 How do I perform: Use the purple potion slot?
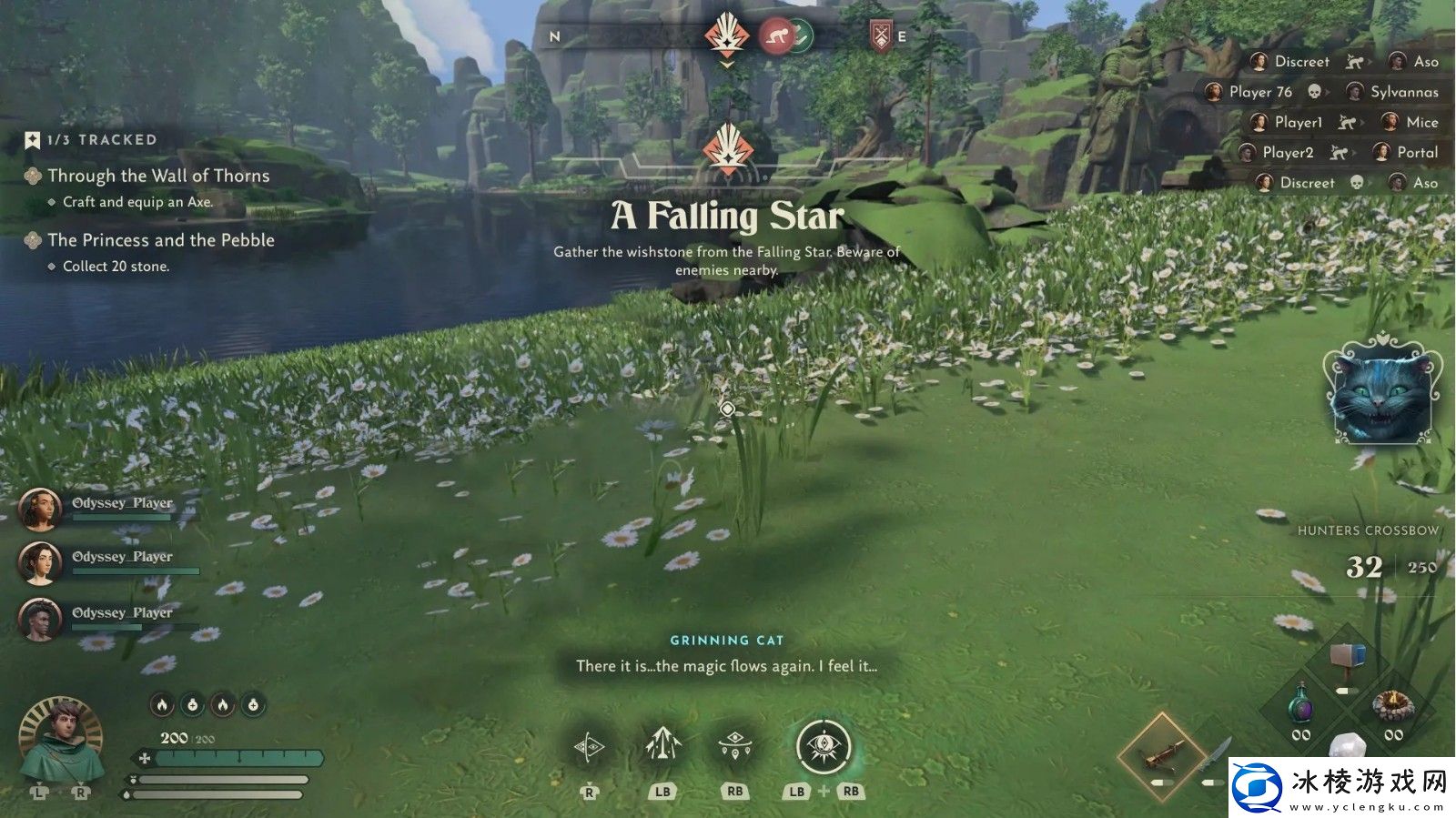tap(1301, 706)
